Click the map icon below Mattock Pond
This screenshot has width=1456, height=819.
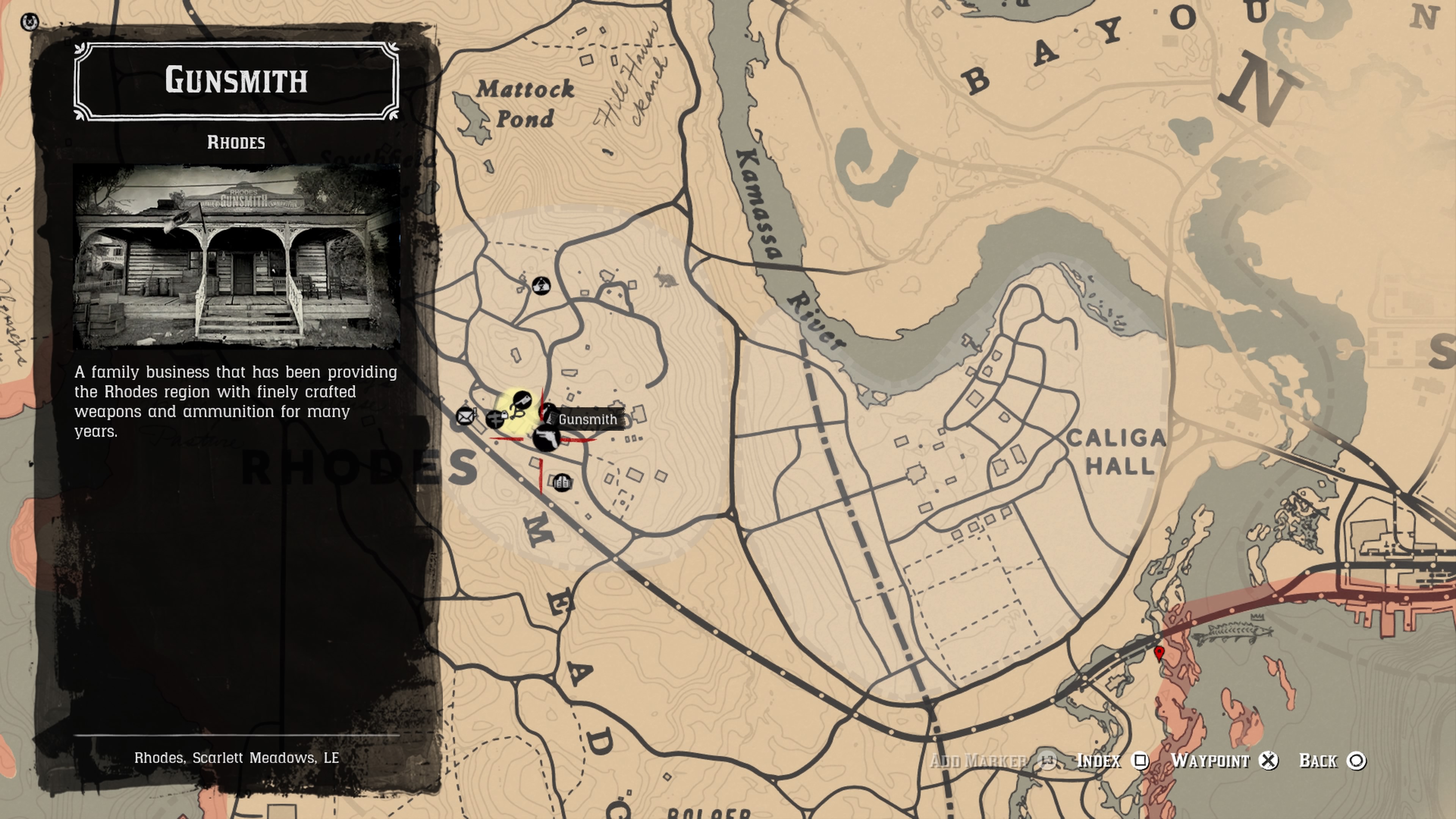coord(541,287)
